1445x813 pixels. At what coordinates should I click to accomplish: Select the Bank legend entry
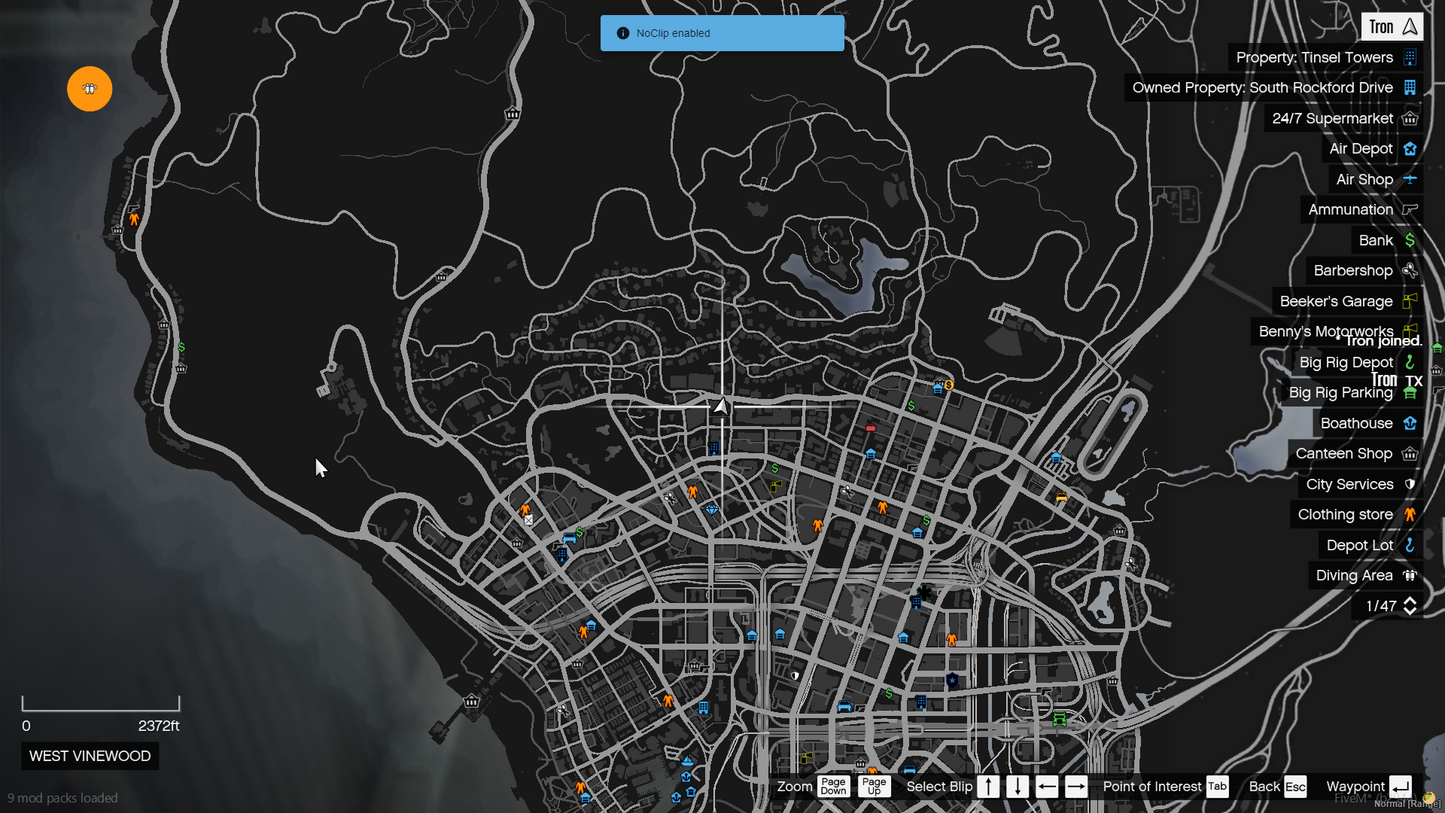coord(1375,241)
